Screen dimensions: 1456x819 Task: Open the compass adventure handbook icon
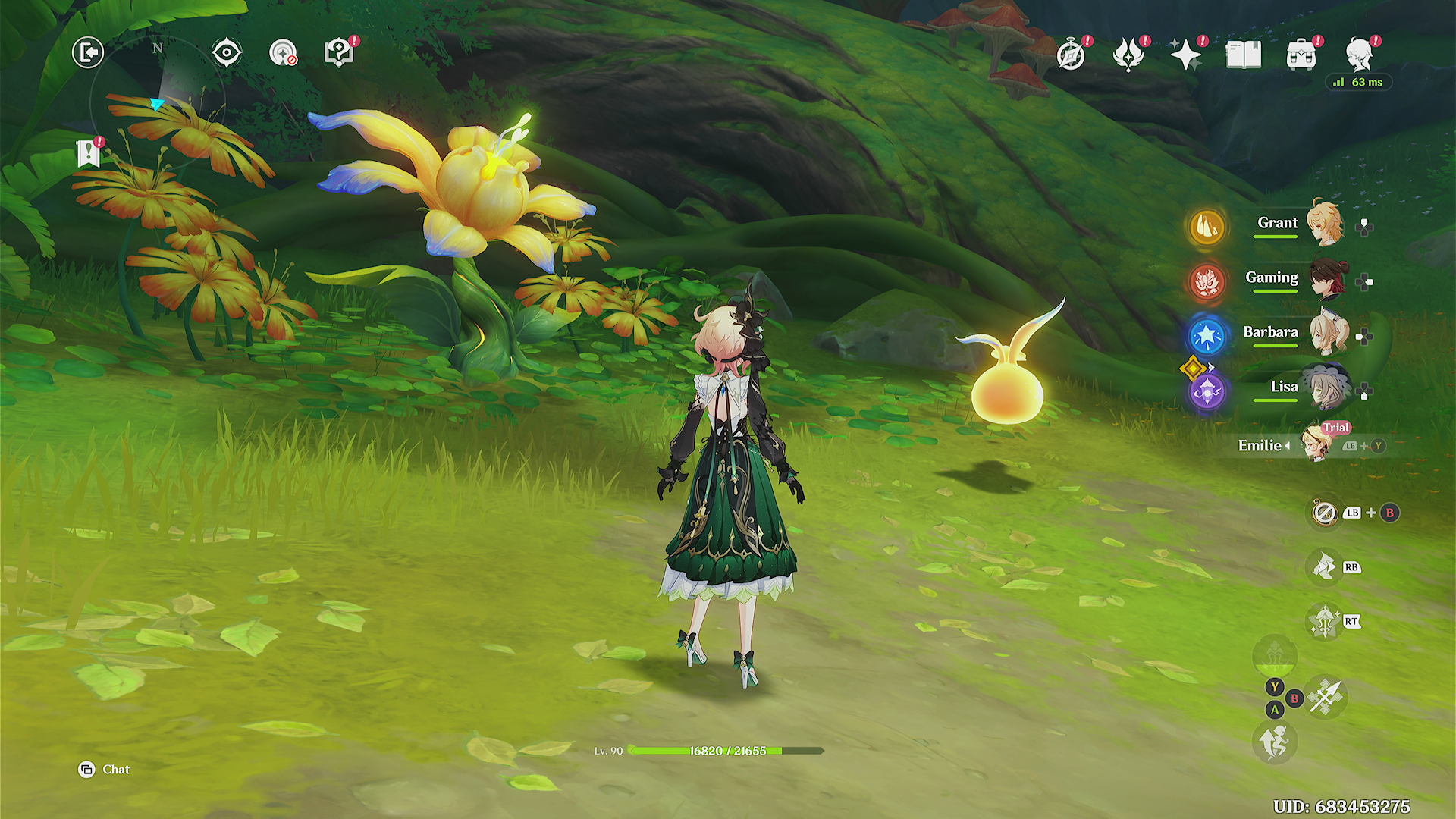pos(1071,55)
